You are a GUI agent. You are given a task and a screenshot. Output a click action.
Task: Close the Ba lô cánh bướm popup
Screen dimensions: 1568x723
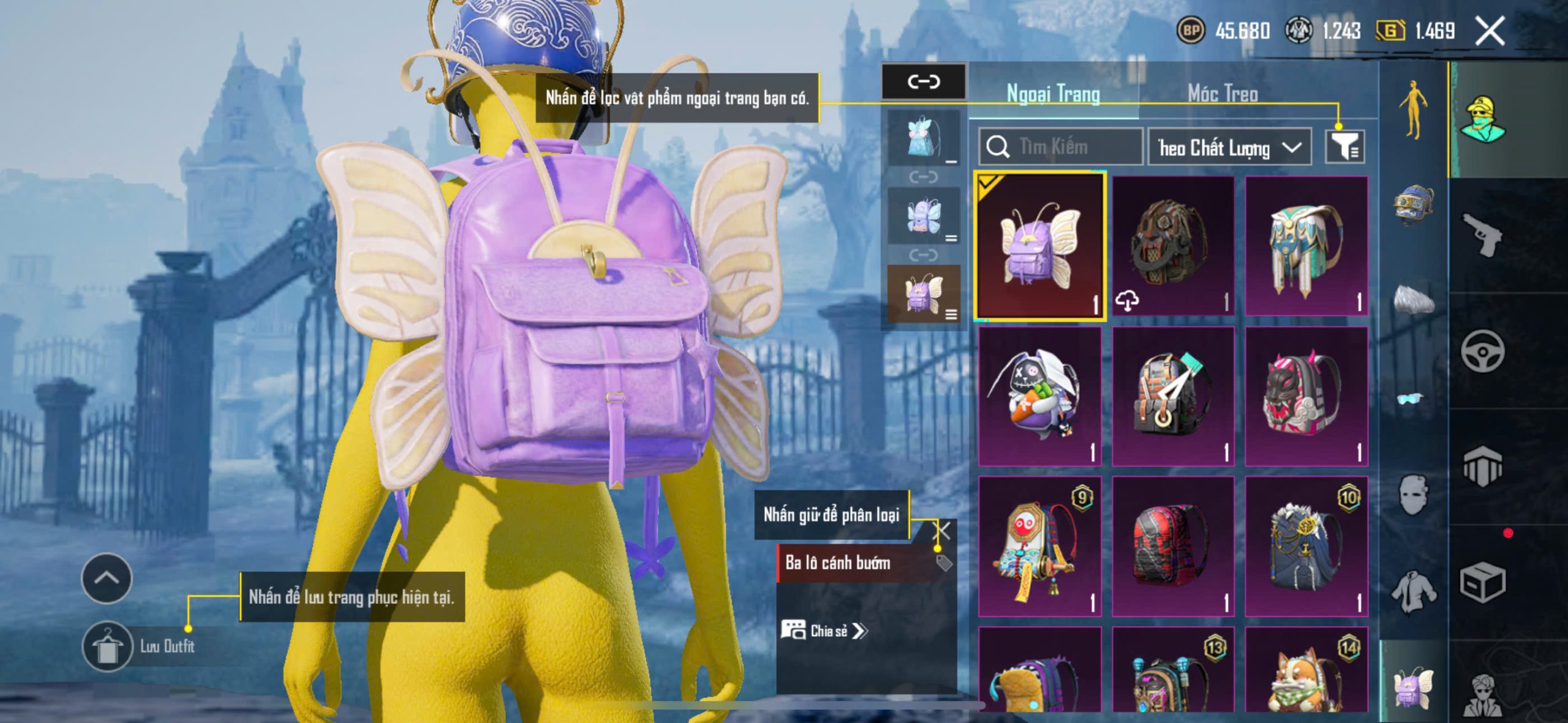(943, 531)
